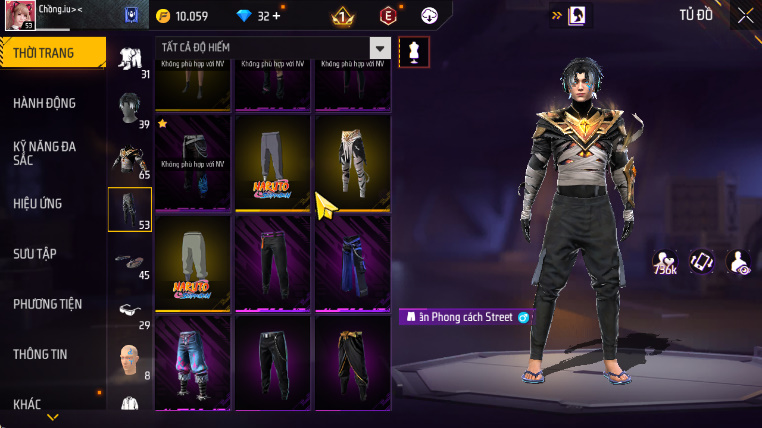Choose the shoes subcategory with 45 items

(x=130, y=261)
